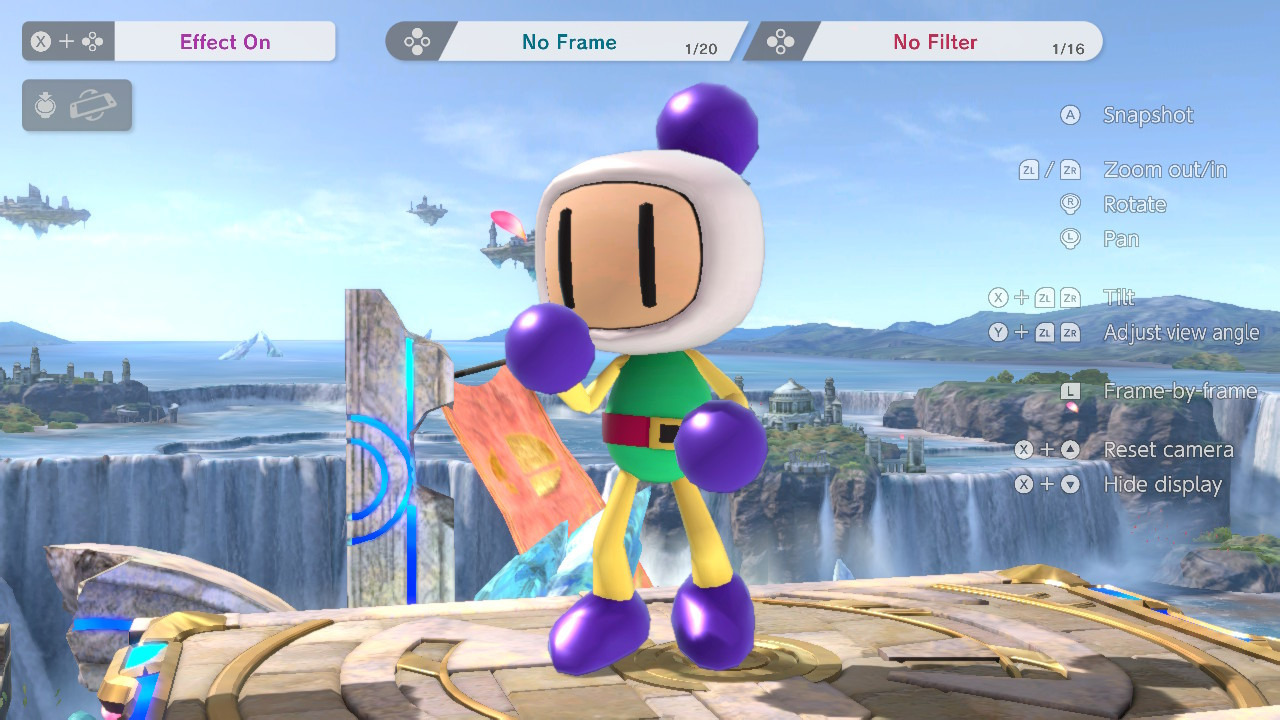Screen dimensions: 1280x720
Task: Select the X button icon beside Effect On
Action: (39, 40)
